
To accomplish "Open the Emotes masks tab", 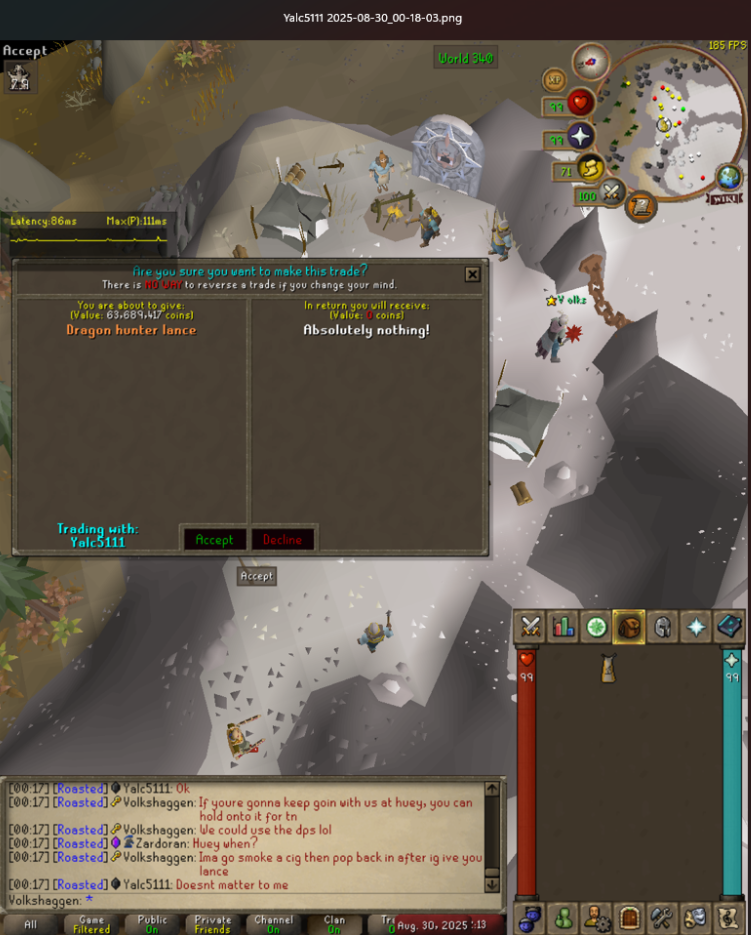I will click(695, 916).
